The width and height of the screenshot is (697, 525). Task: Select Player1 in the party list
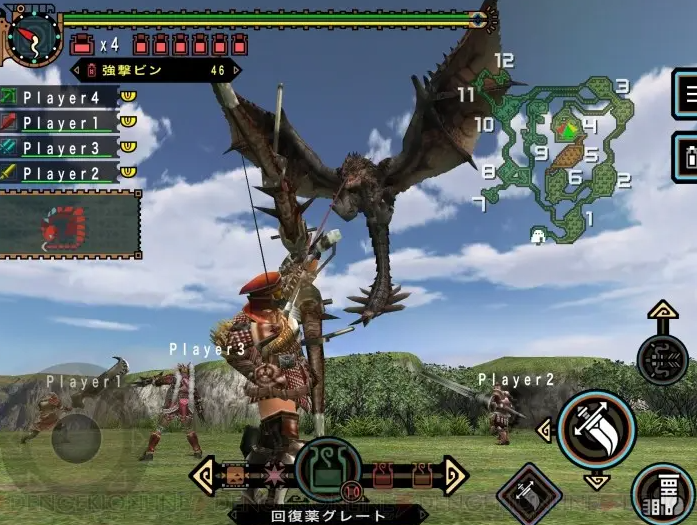[61, 123]
